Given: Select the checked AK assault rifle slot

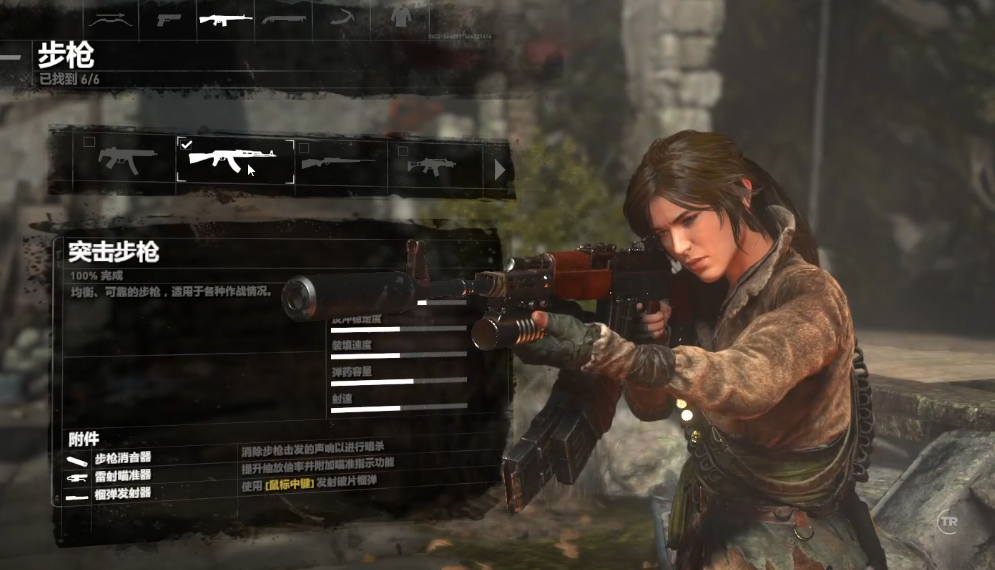Looking at the screenshot, I should pos(235,161).
